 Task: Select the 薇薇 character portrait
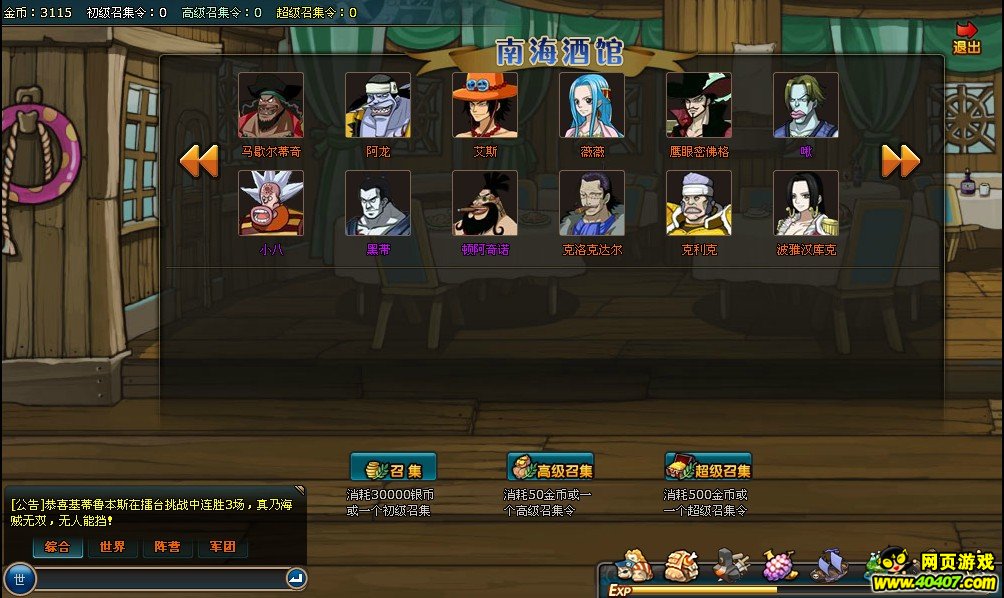[592, 105]
